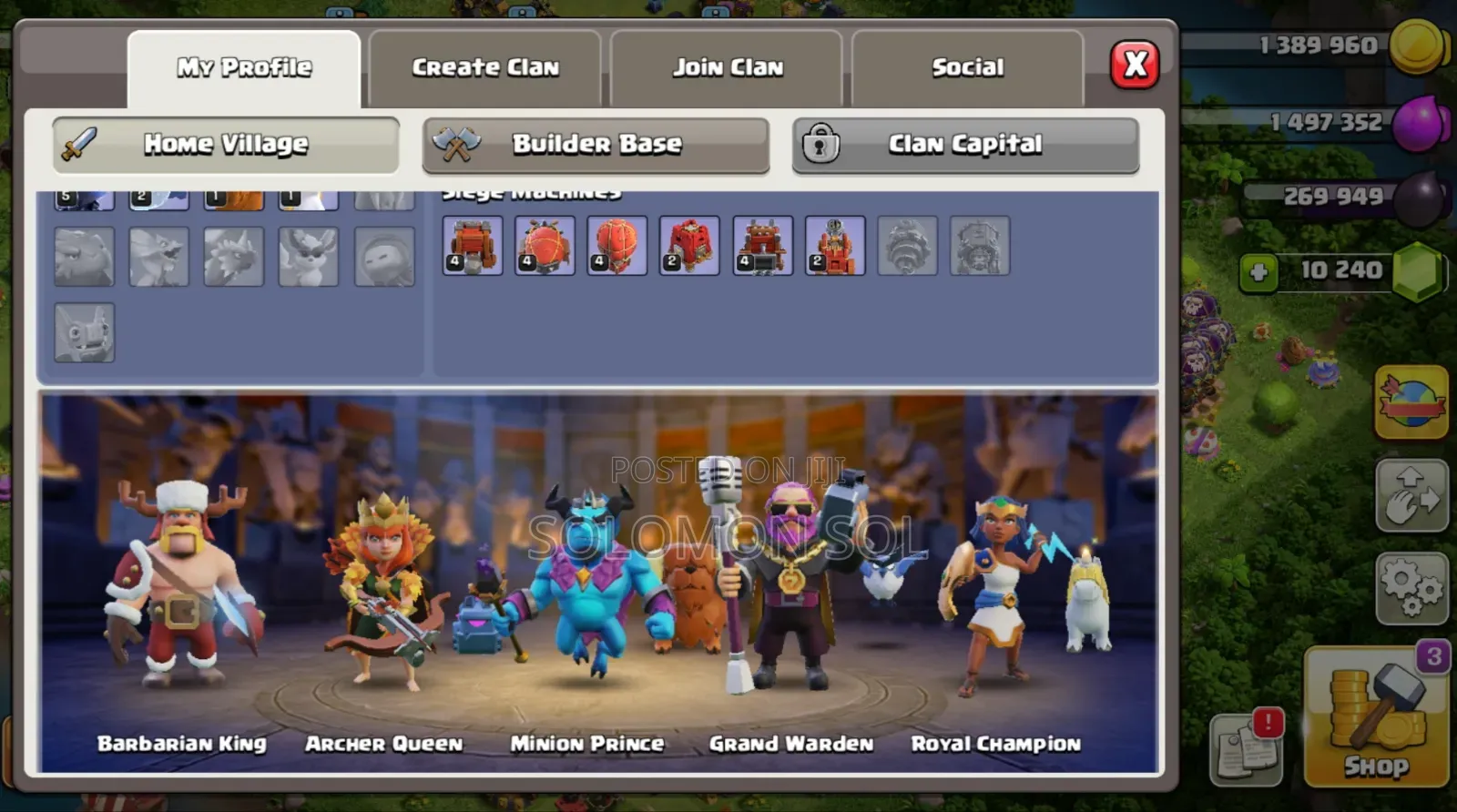This screenshot has height=812, width=1457.
Task: Select the Siege Barracks icon
Action: [x=689, y=246]
